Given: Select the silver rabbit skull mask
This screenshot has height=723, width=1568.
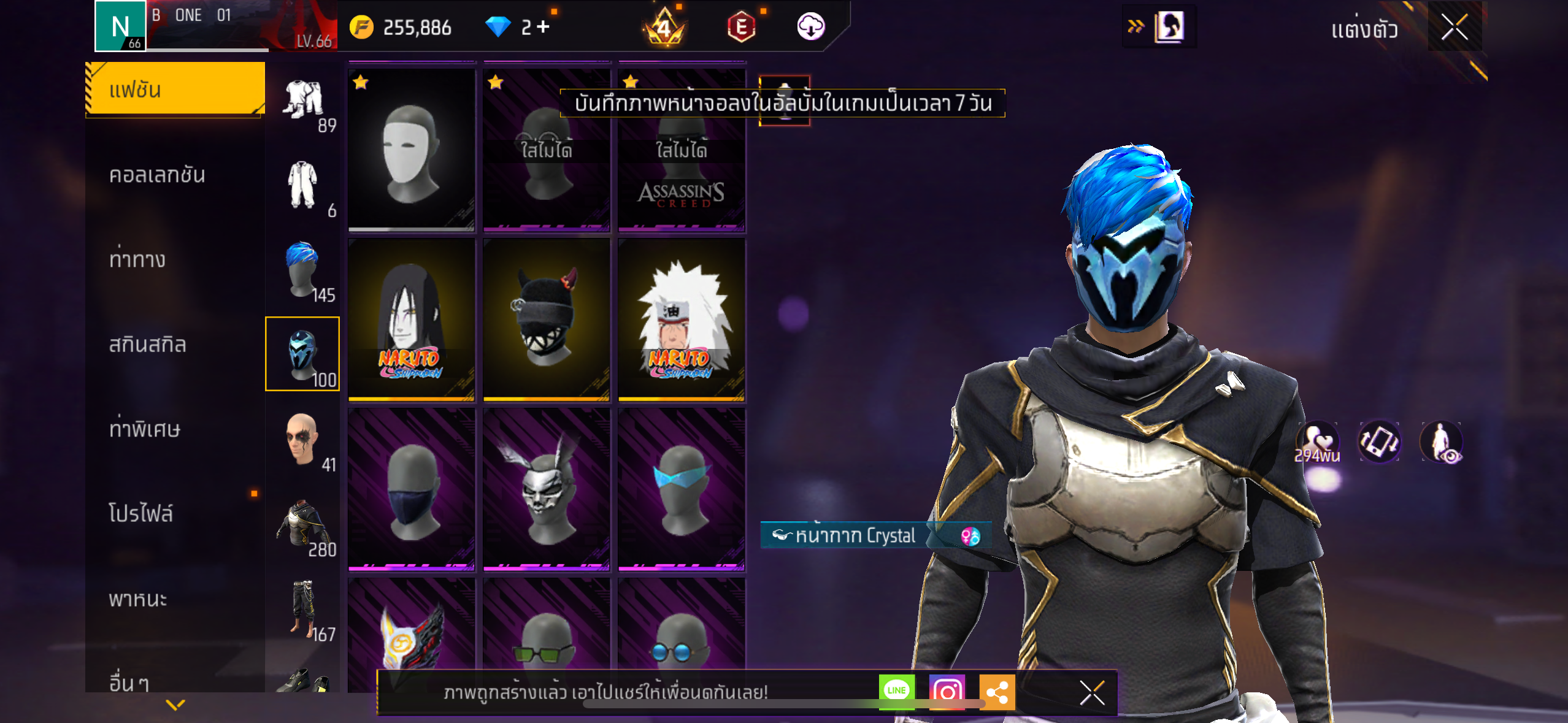Looking at the screenshot, I should [546, 489].
